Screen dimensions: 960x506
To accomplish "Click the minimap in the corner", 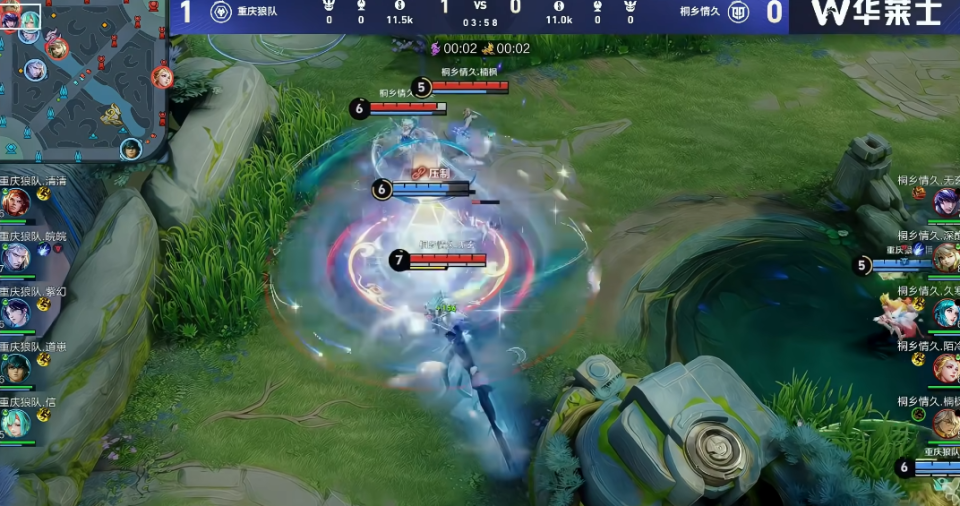I will tap(84, 80).
